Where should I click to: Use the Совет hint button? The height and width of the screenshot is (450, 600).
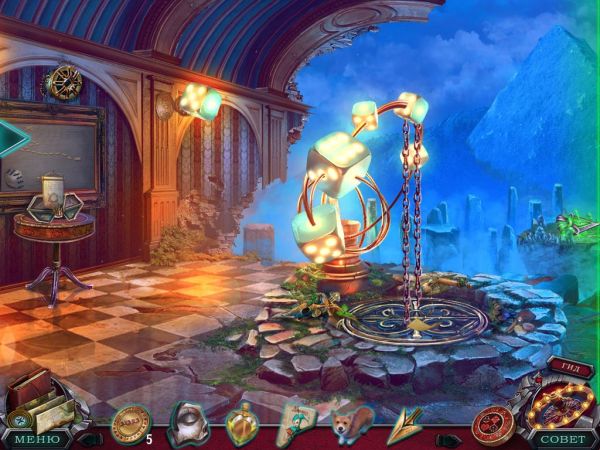coord(563,438)
